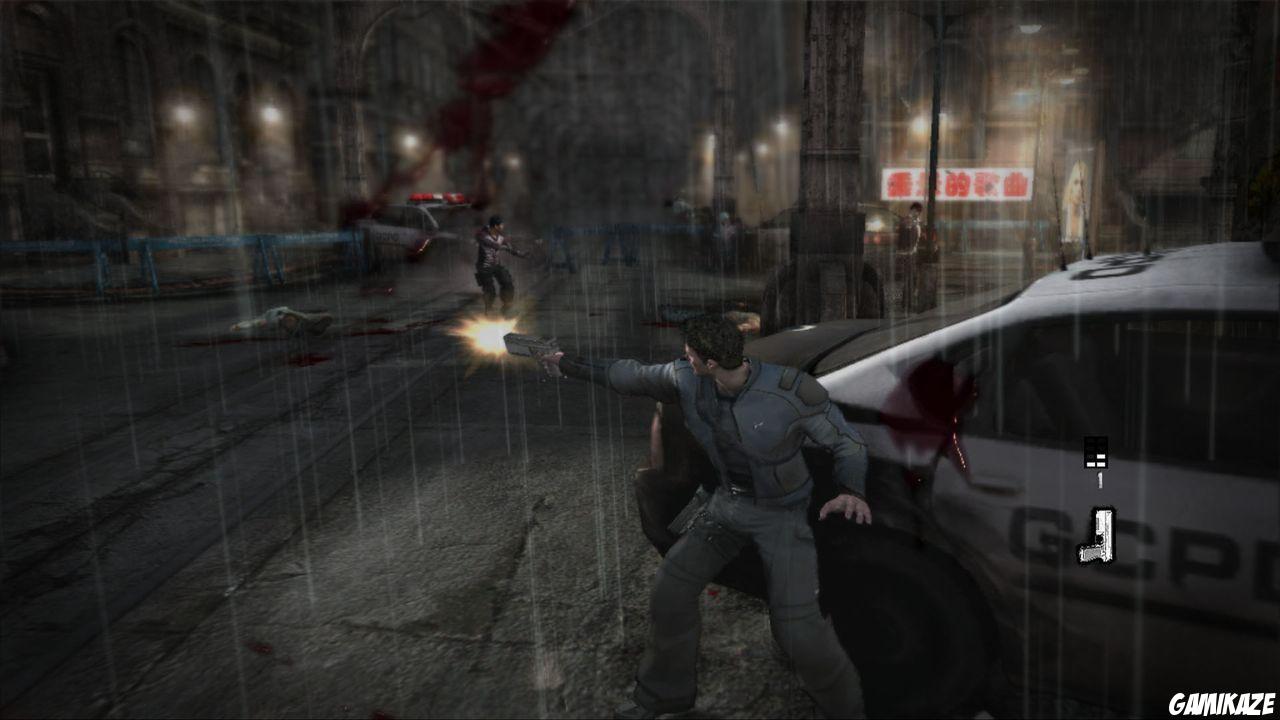This screenshot has height=720, width=1280.
Task: Click the pistol grip on the HUD weapon icon
Action: click(x=1087, y=553)
